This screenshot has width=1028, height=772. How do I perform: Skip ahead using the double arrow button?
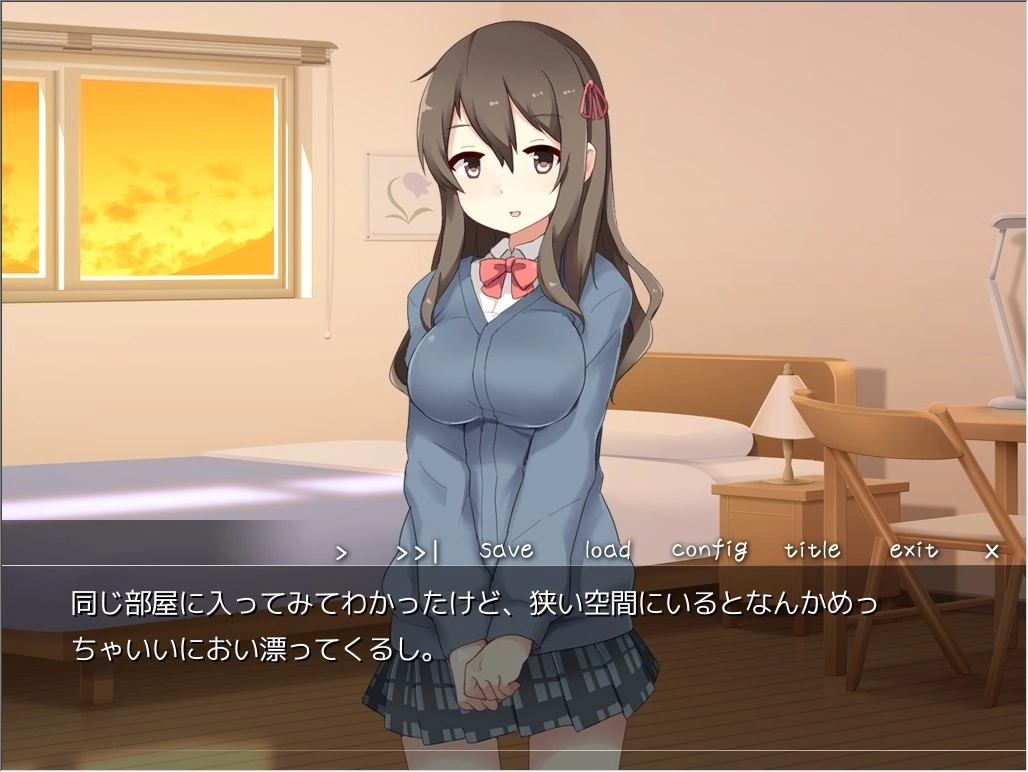point(417,551)
